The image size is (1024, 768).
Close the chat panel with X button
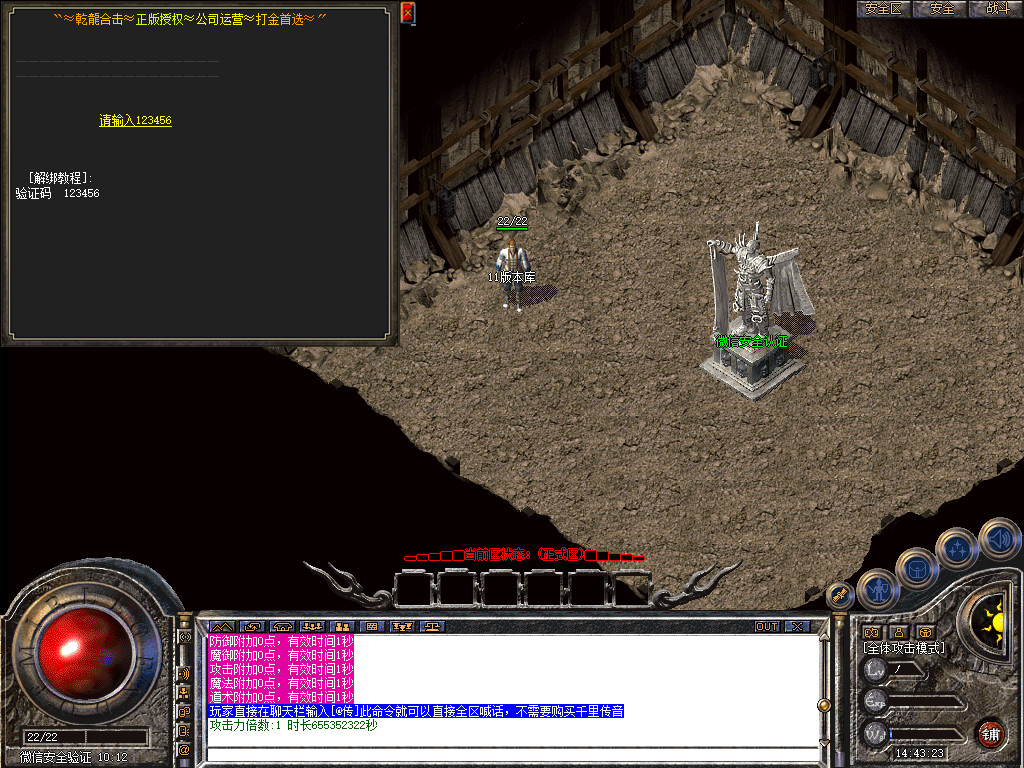click(797, 626)
